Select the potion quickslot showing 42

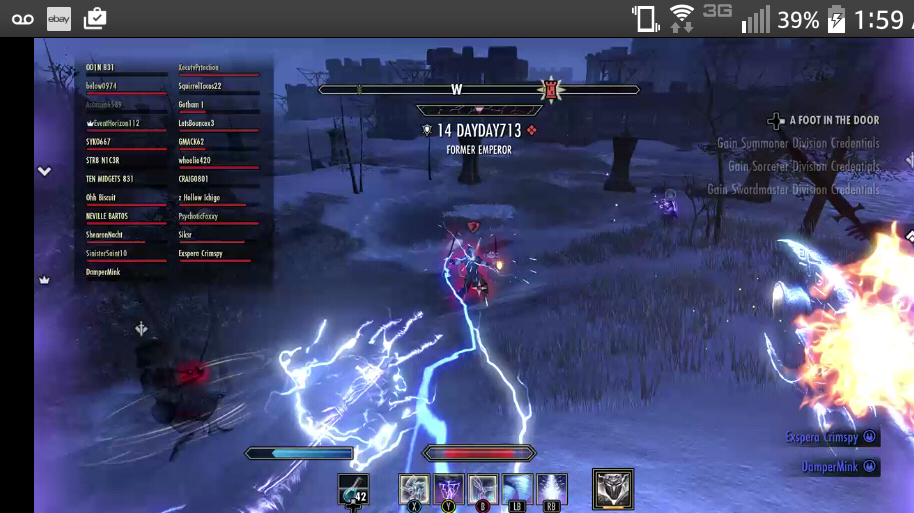pyautogui.click(x=353, y=490)
